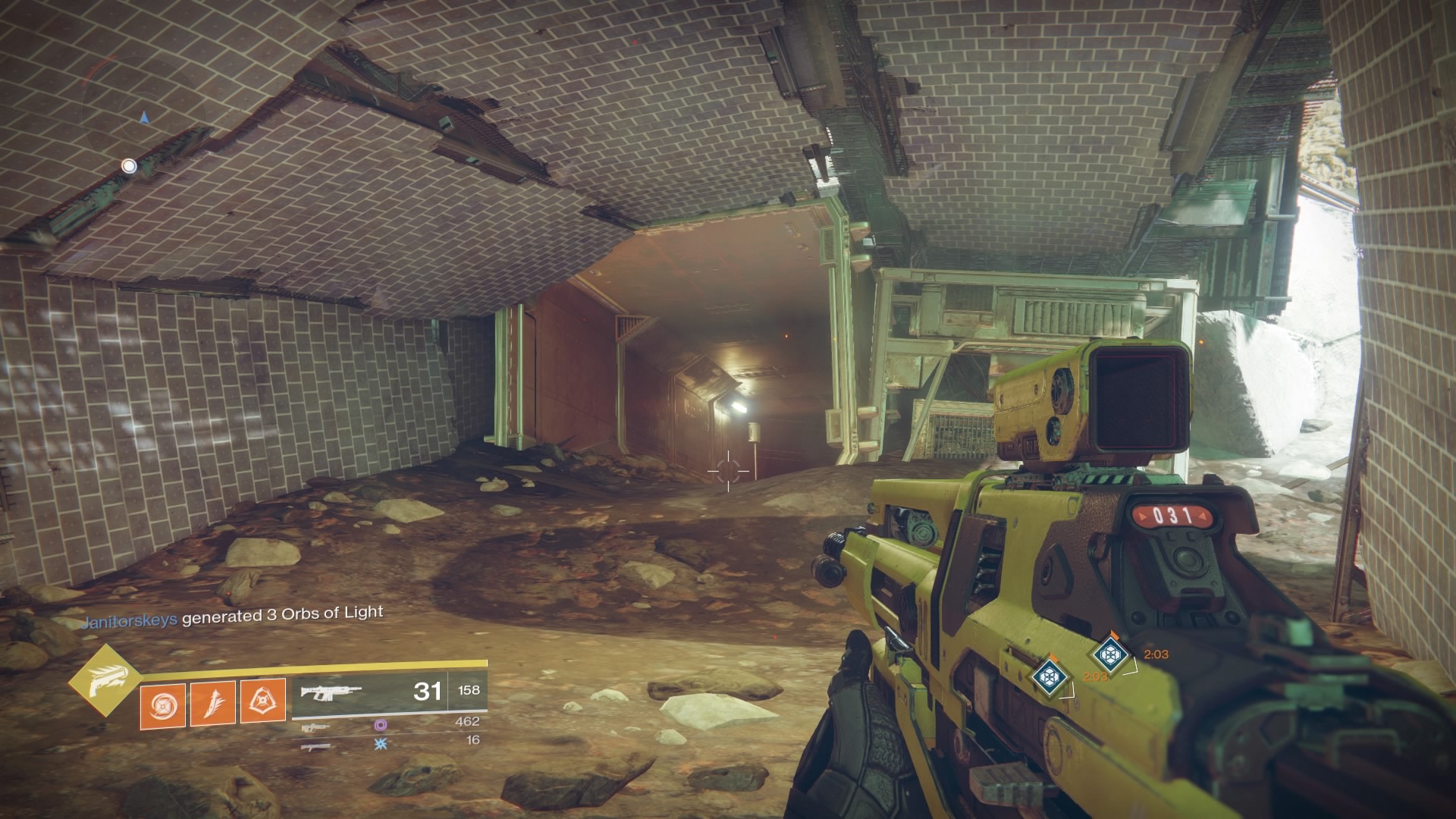Viewport: 1456px width, 819px height.
Task: Use the knife melee ability icon
Action: (213, 701)
